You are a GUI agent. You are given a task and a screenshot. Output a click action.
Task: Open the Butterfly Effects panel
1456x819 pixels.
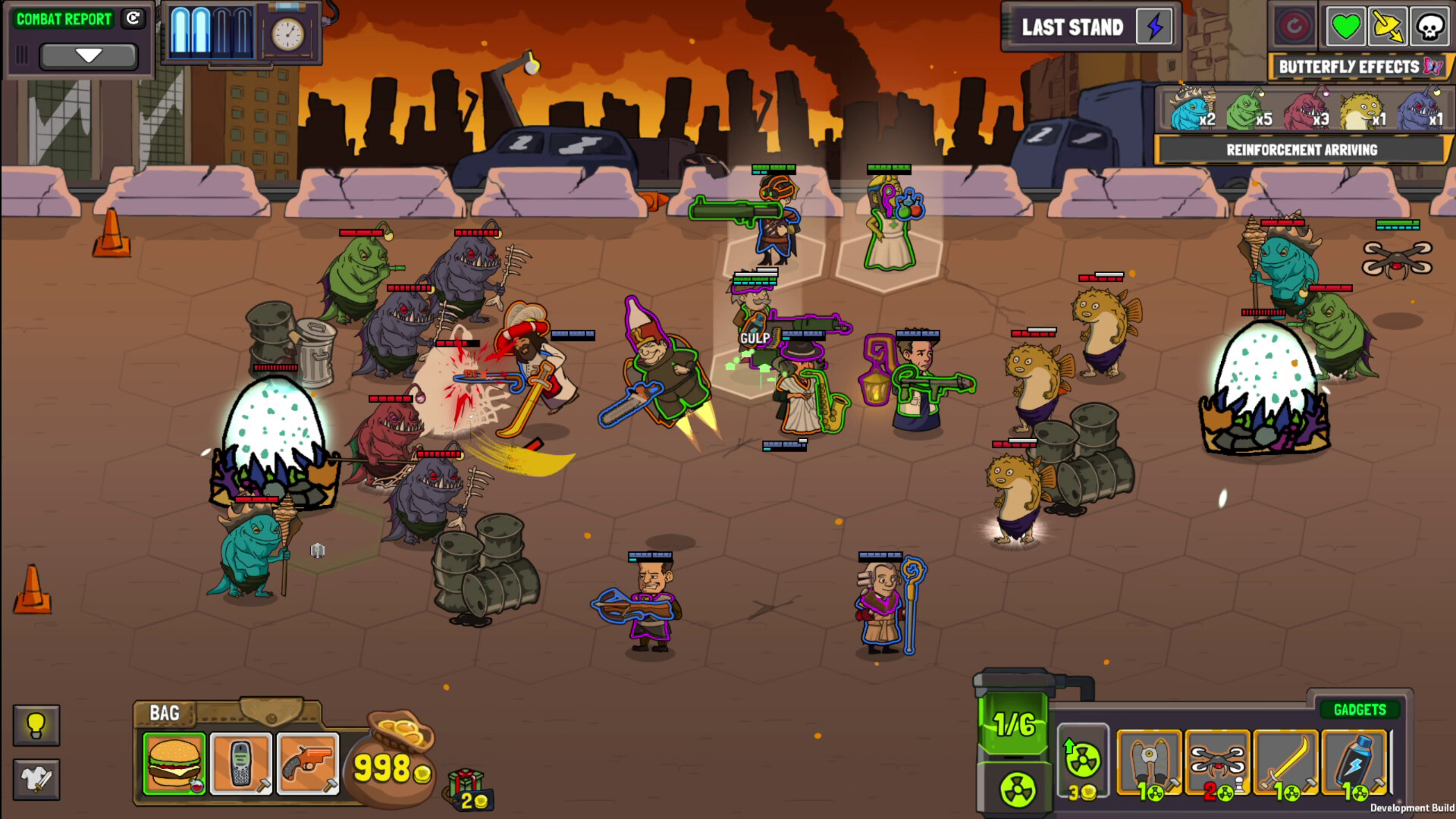click(1358, 67)
